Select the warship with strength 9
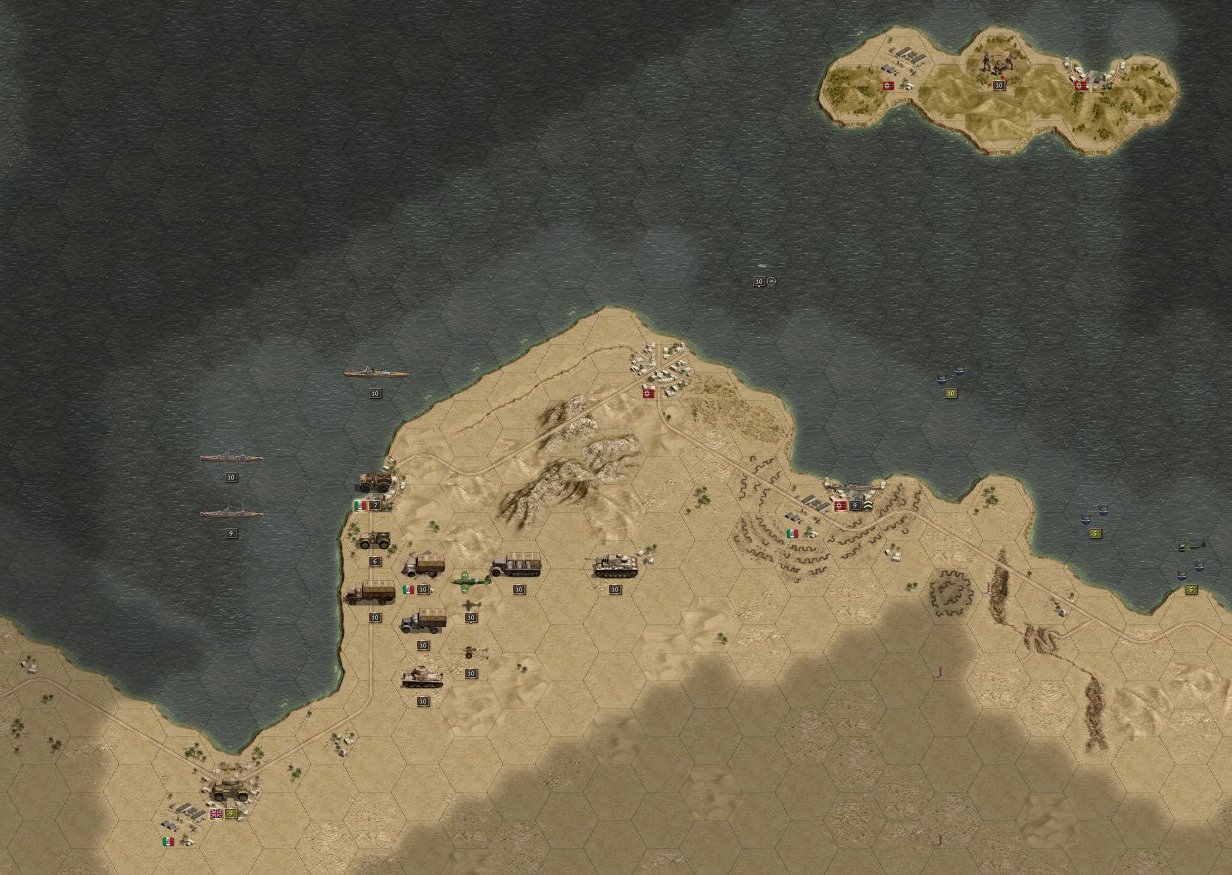The height and width of the screenshot is (875, 1232). (231, 514)
